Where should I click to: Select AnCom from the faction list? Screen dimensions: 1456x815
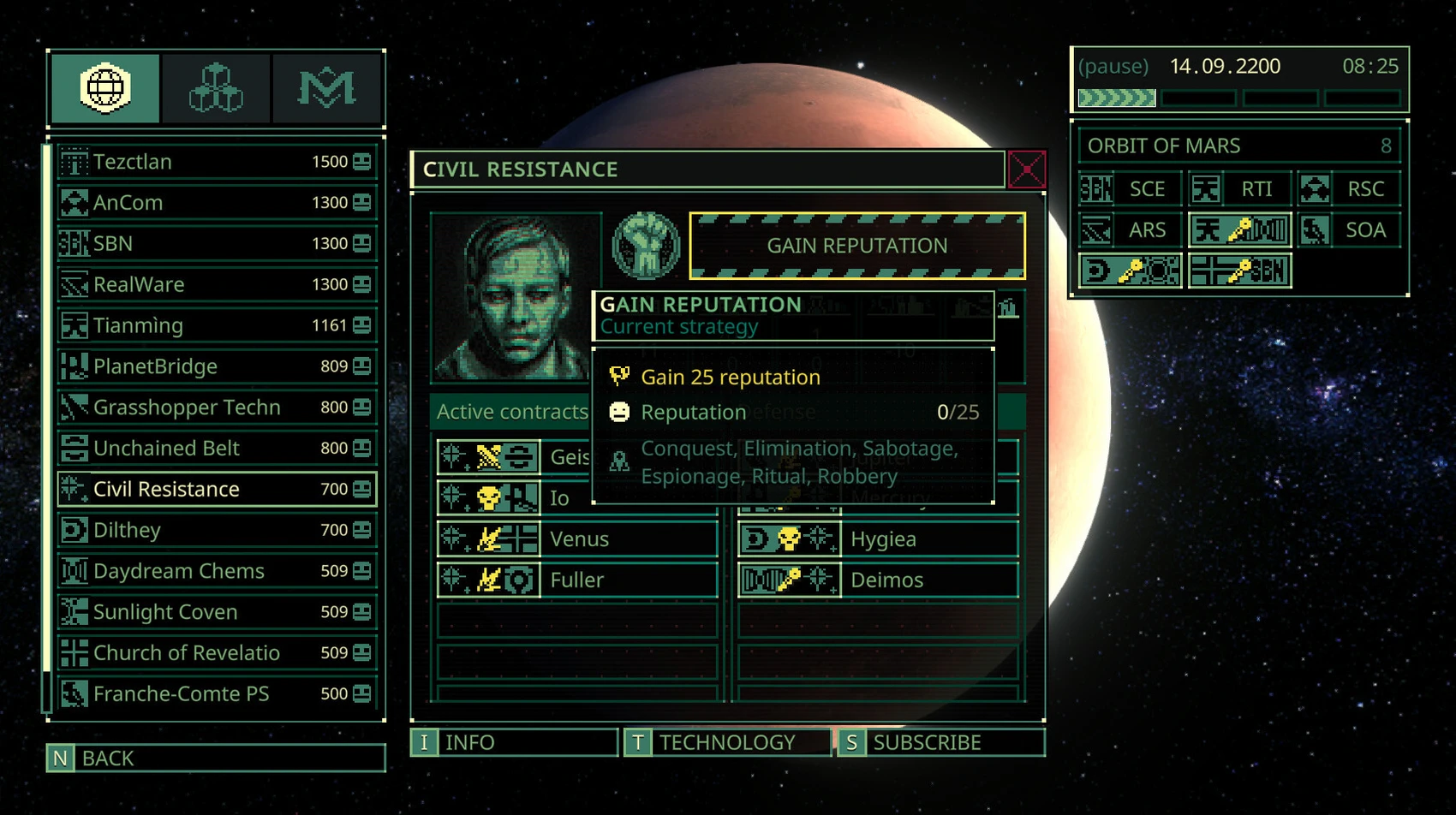point(216,203)
